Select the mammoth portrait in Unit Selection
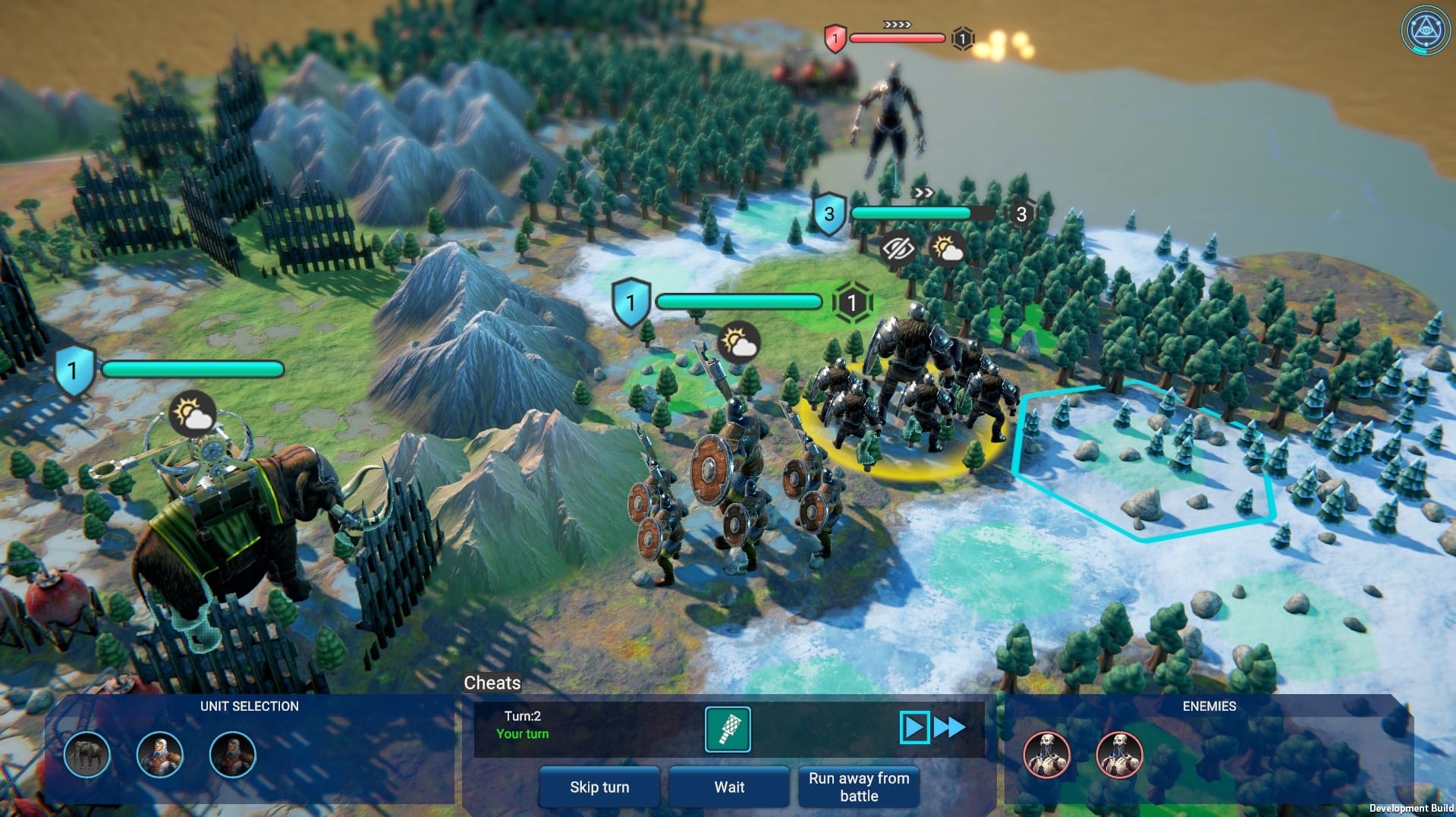 point(89,755)
